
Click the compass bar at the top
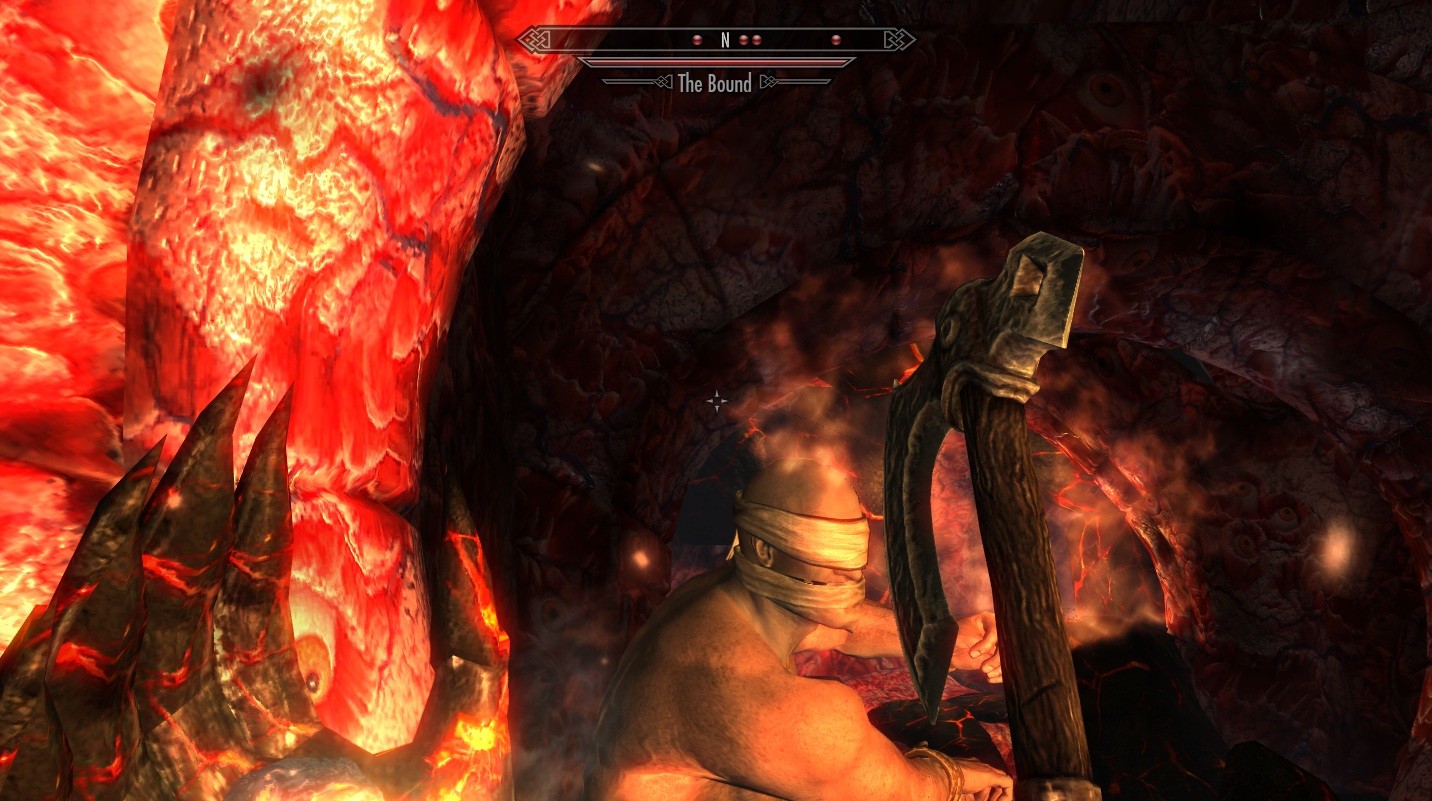click(716, 40)
